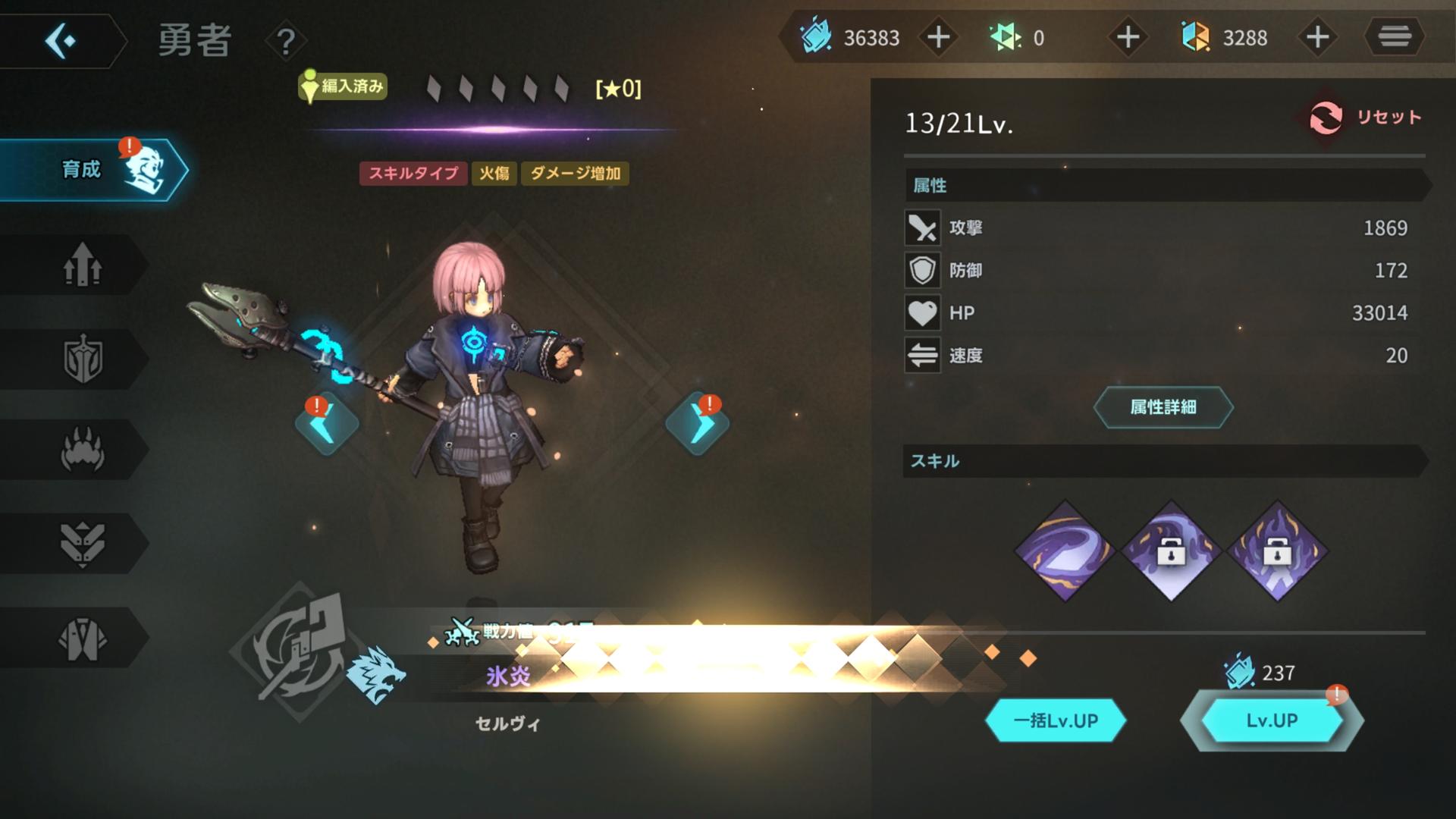Switch to the 育成 training tab

coord(91,169)
